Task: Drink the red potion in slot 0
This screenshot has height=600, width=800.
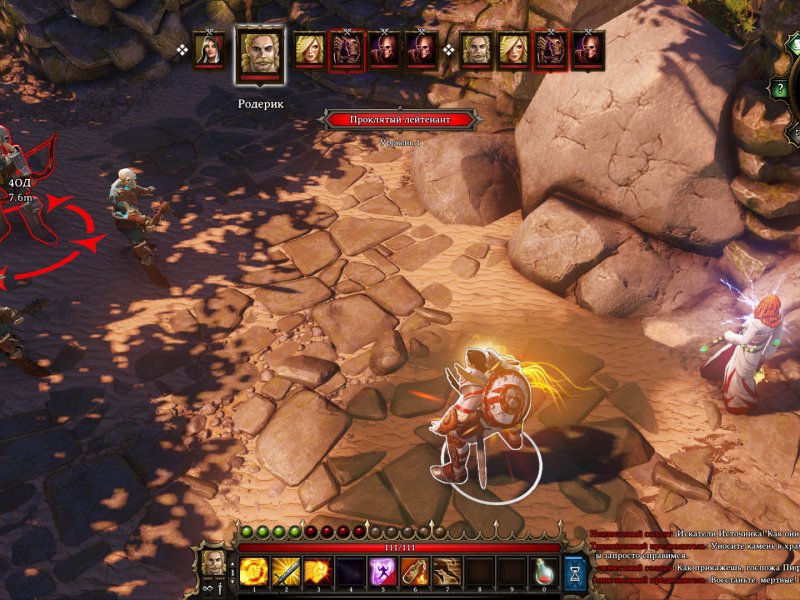Action: 543,571
